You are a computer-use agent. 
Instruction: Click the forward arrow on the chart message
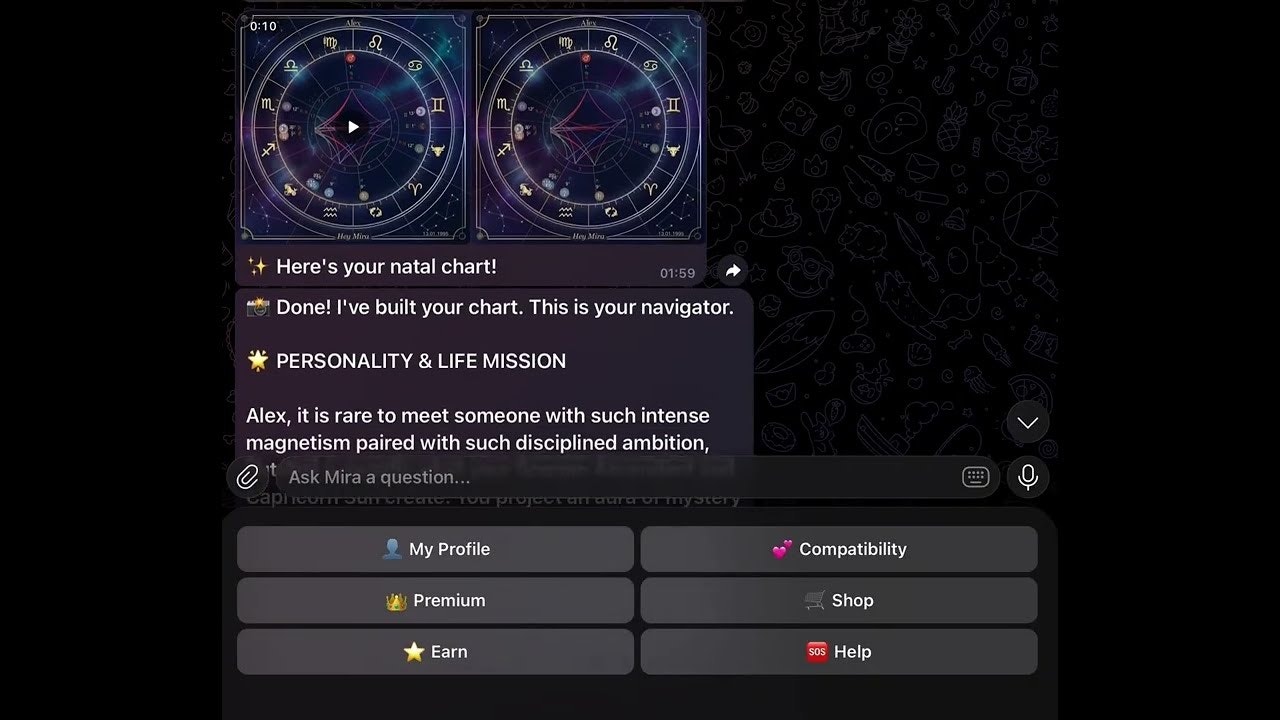pyautogui.click(x=732, y=270)
